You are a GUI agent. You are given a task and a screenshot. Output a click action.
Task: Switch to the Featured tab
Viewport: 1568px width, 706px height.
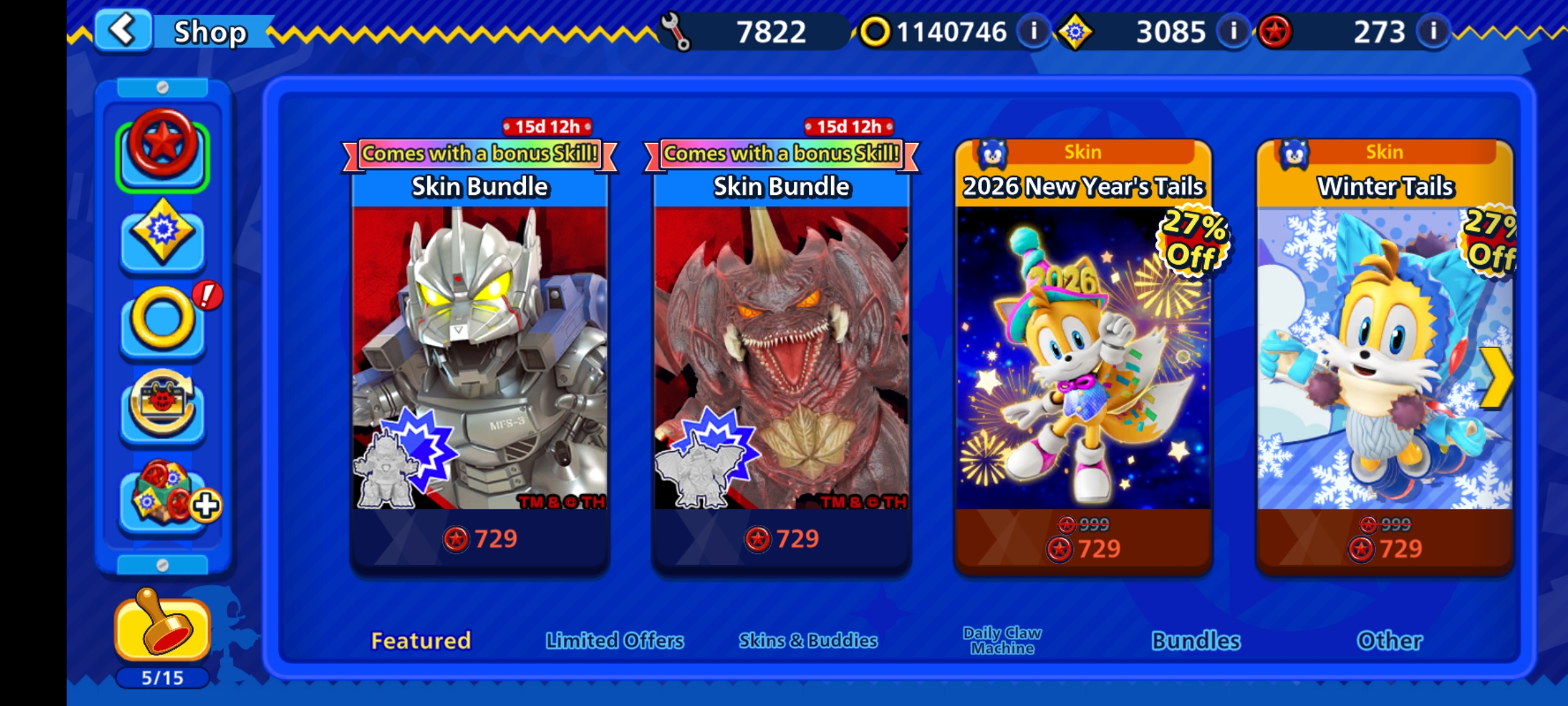tap(421, 641)
